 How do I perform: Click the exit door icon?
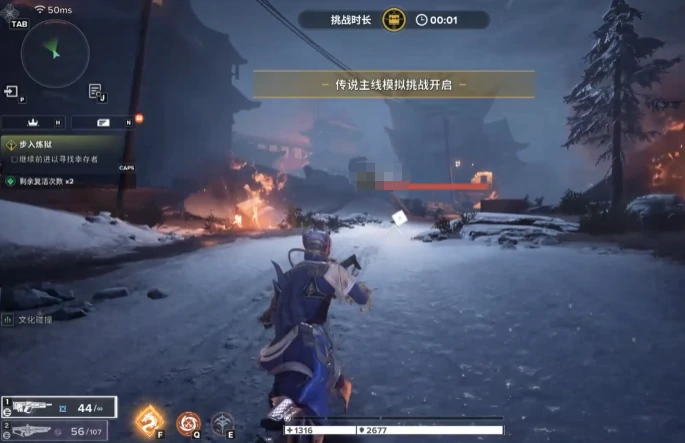point(12,92)
